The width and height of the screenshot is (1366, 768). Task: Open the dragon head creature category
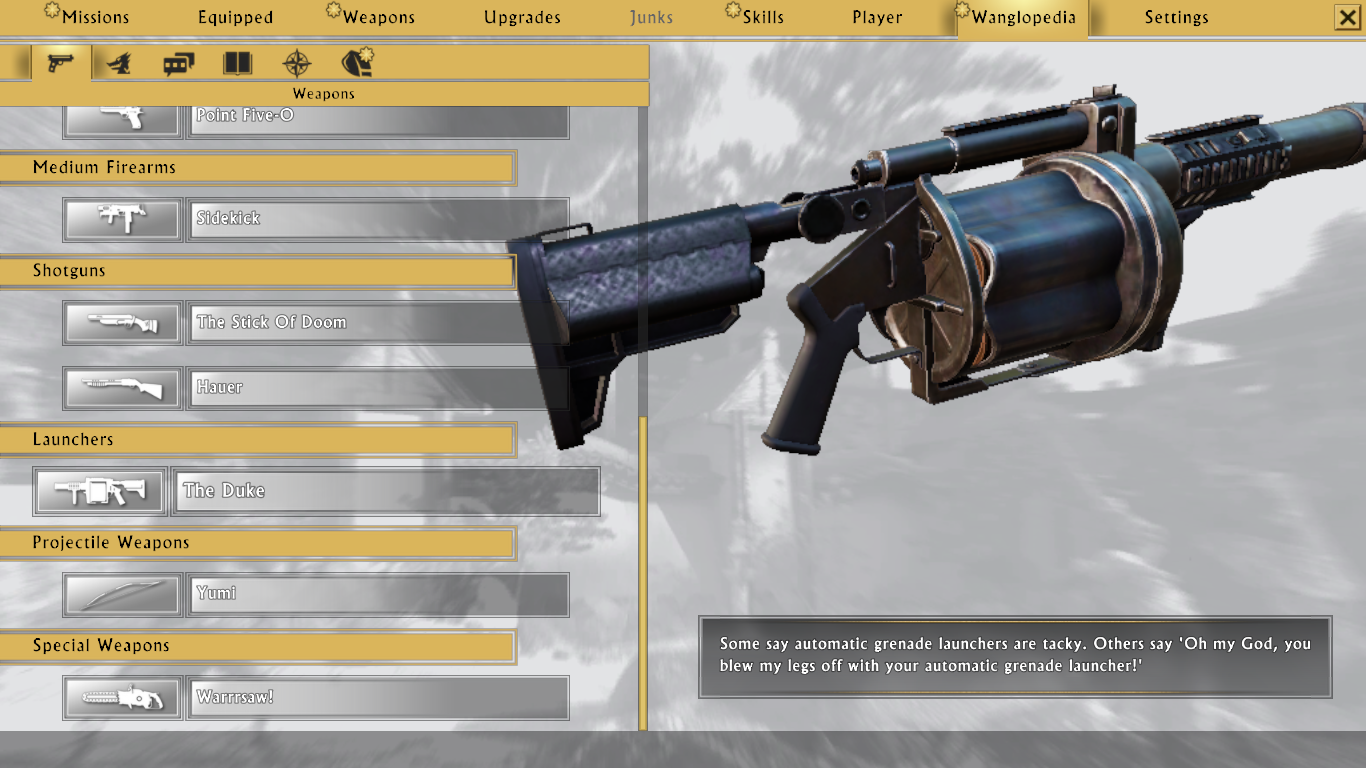point(119,64)
